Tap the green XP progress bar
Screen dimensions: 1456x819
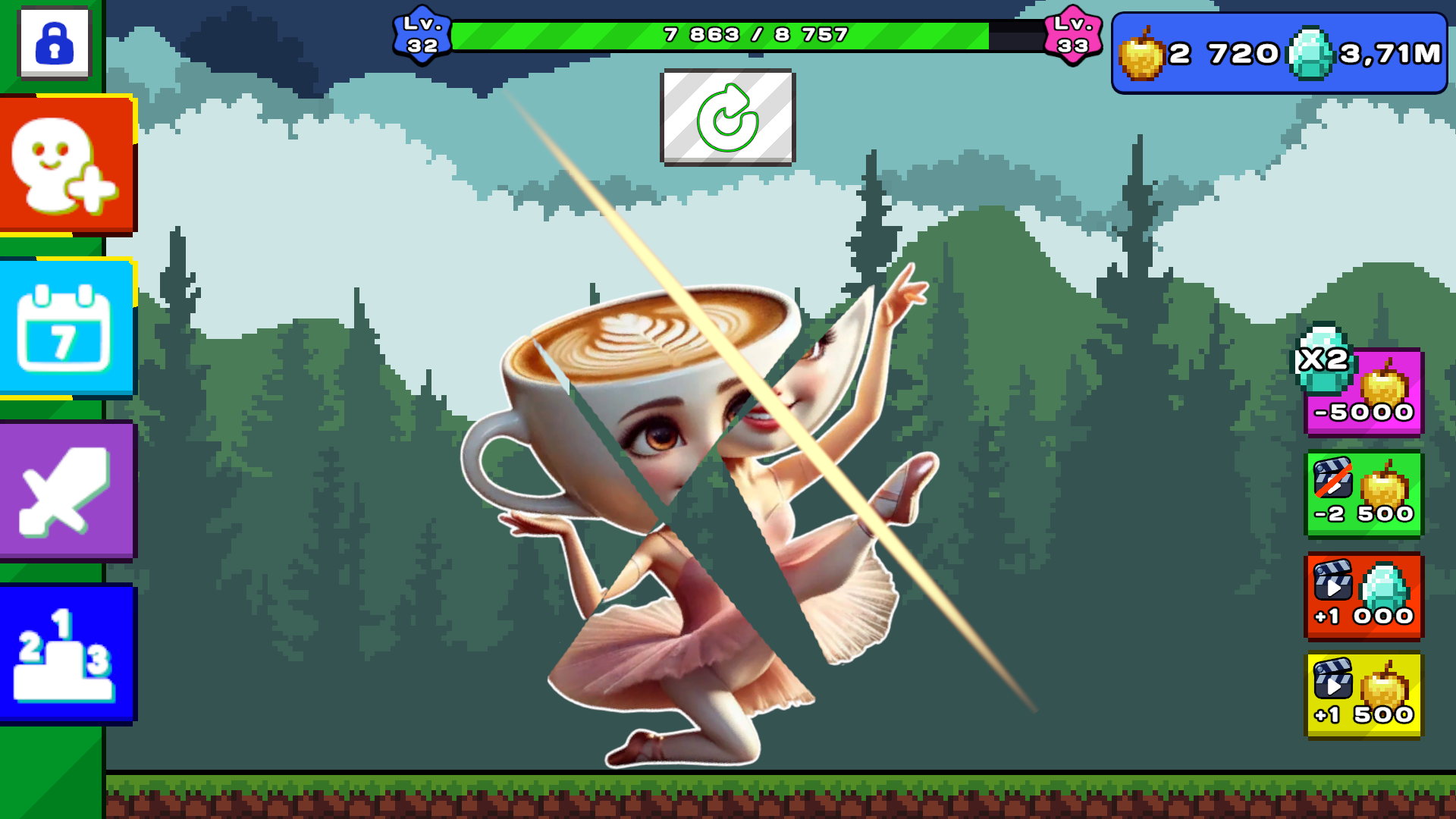pyautogui.click(x=720, y=33)
